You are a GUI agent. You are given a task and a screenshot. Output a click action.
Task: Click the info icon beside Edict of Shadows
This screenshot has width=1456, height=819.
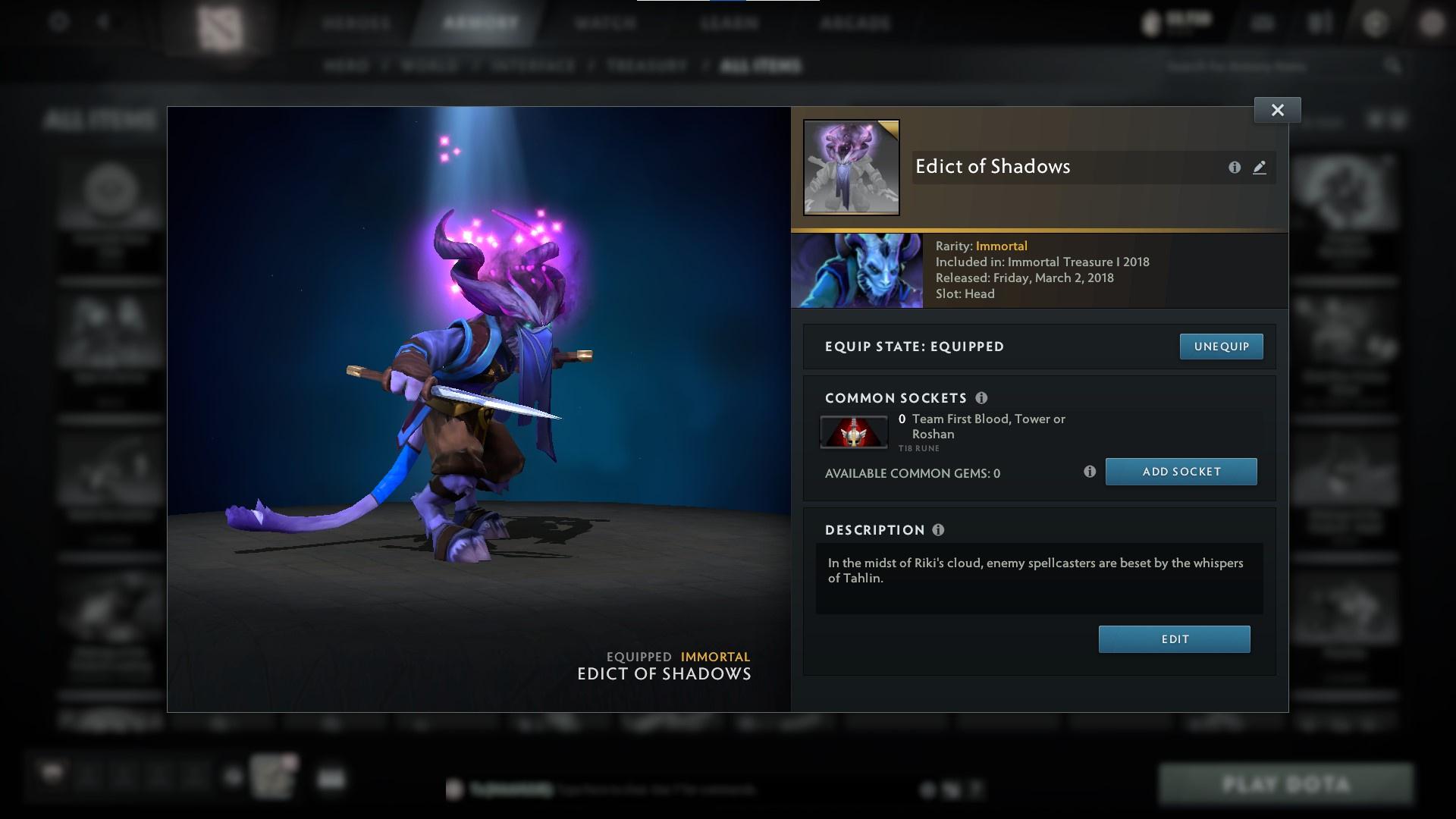point(1235,168)
